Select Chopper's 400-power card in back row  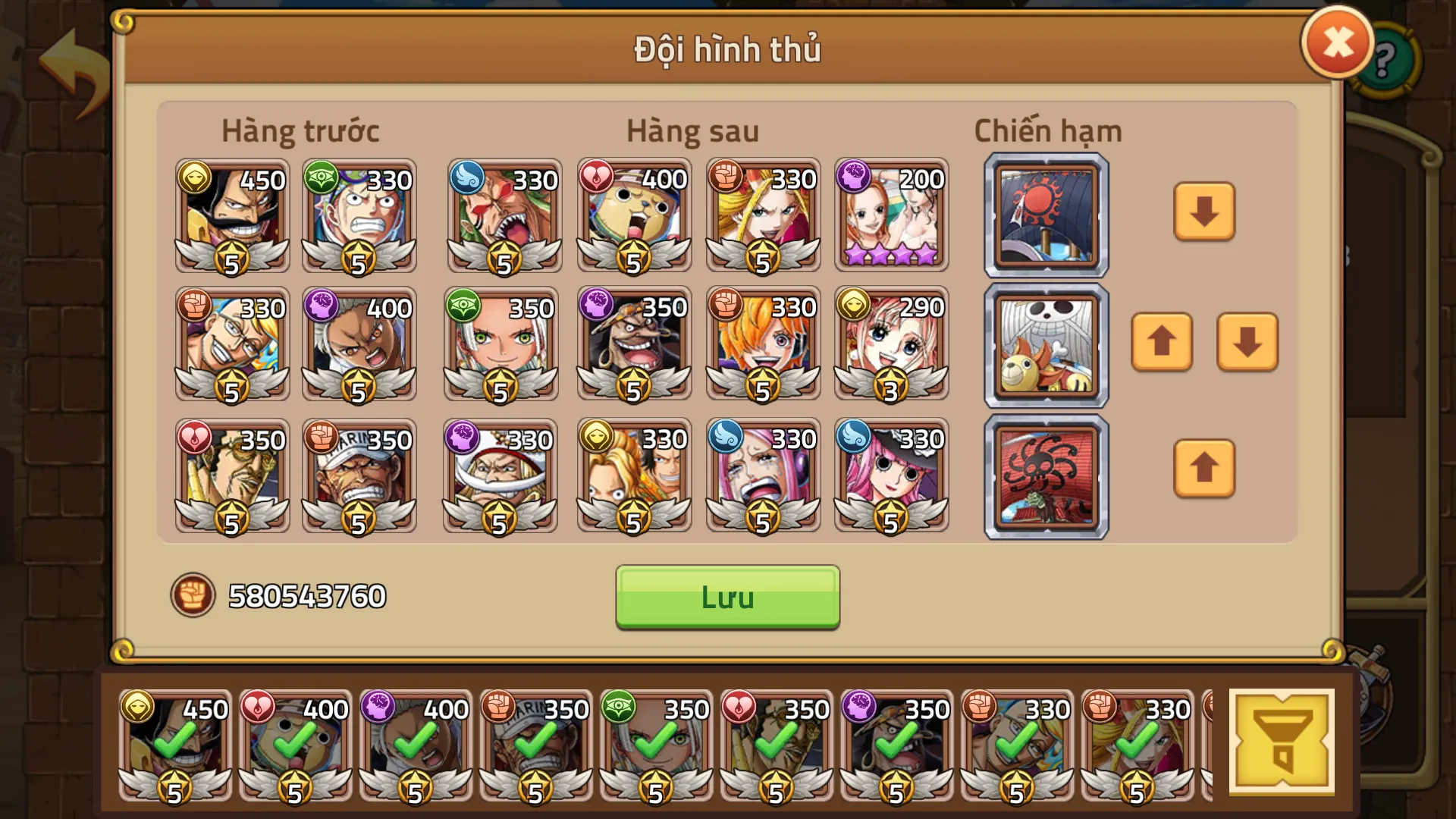[x=634, y=216]
